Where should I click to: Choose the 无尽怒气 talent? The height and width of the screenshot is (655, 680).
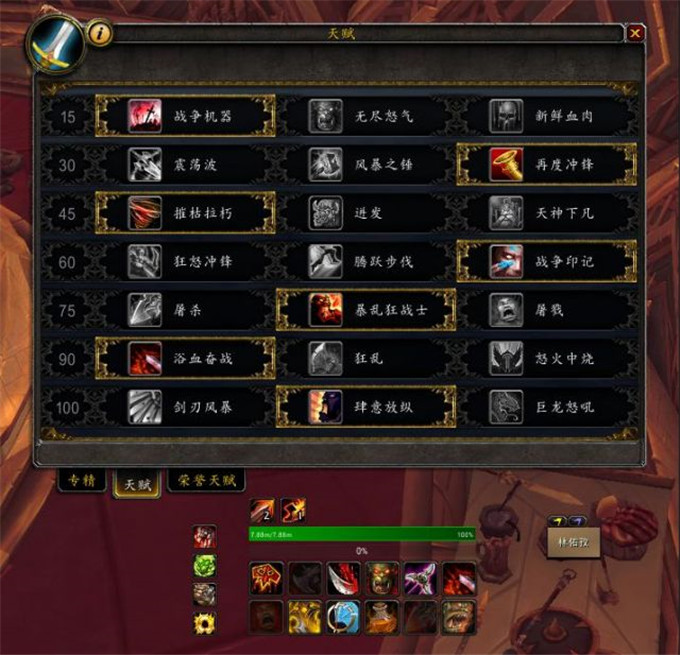366,116
